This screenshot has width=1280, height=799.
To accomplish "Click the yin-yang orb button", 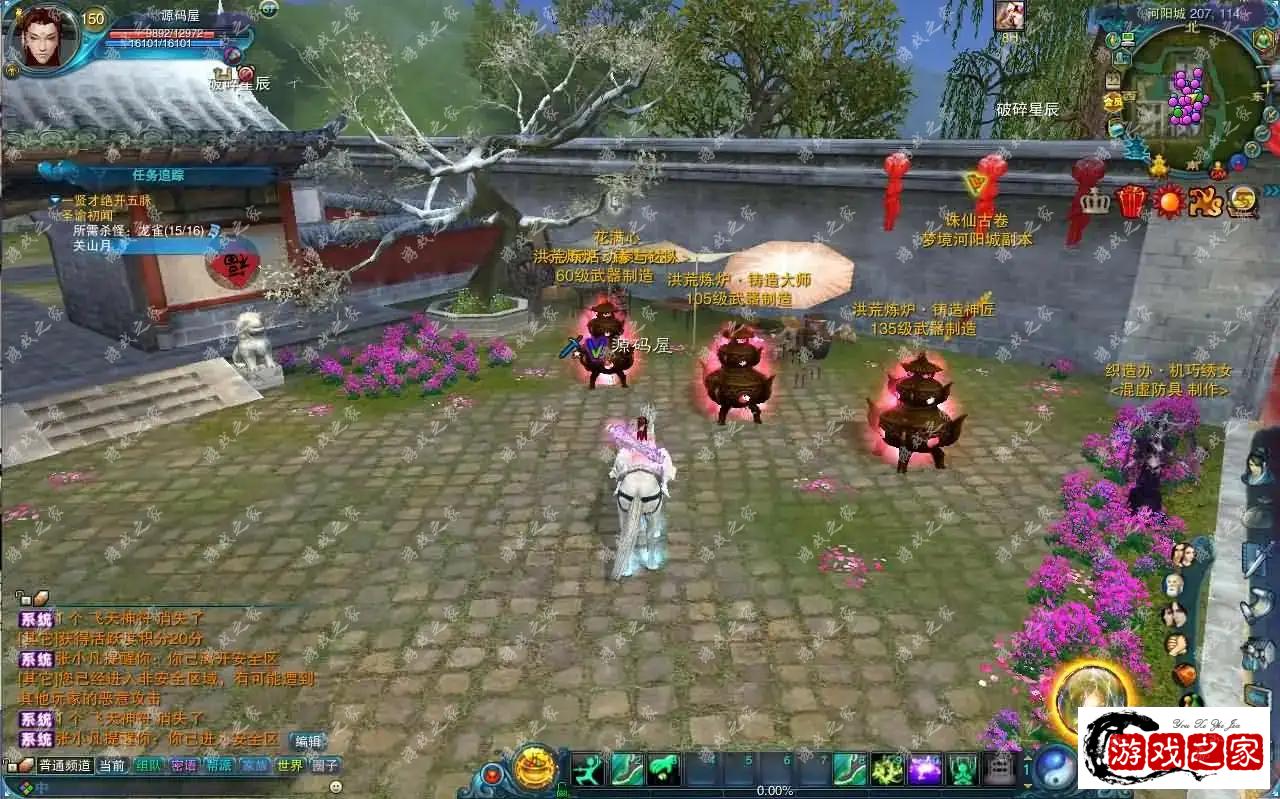I will coord(1054,768).
